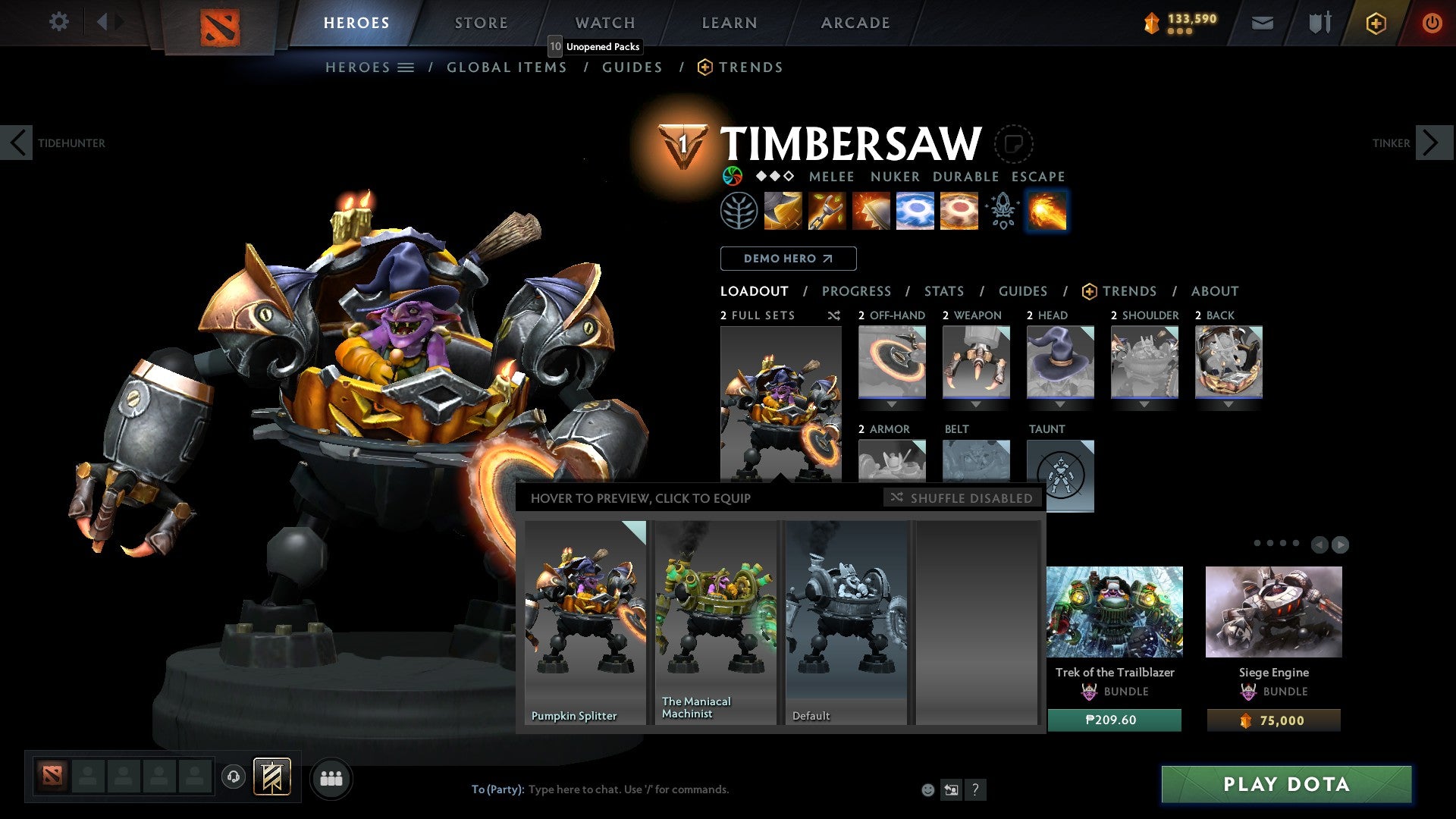
Task: Open Dota Plus from the top bar
Action: click(x=1375, y=23)
